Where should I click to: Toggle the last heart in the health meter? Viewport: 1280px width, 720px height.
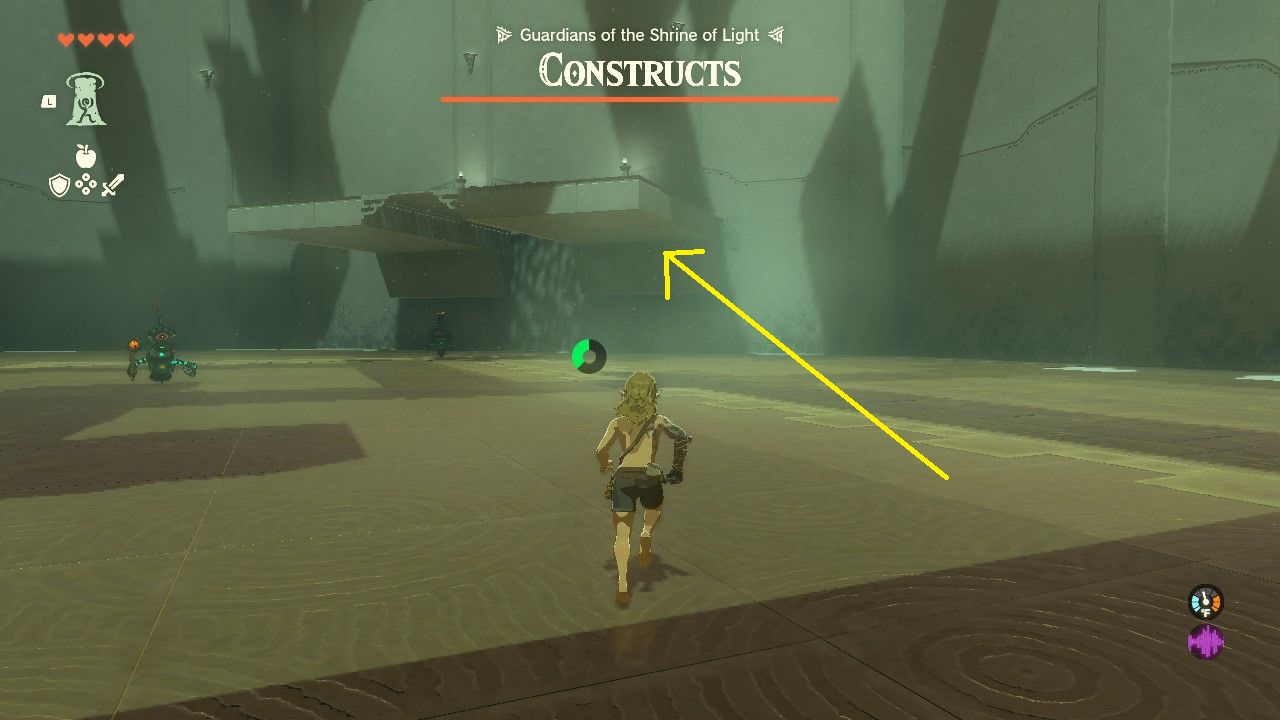125,39
